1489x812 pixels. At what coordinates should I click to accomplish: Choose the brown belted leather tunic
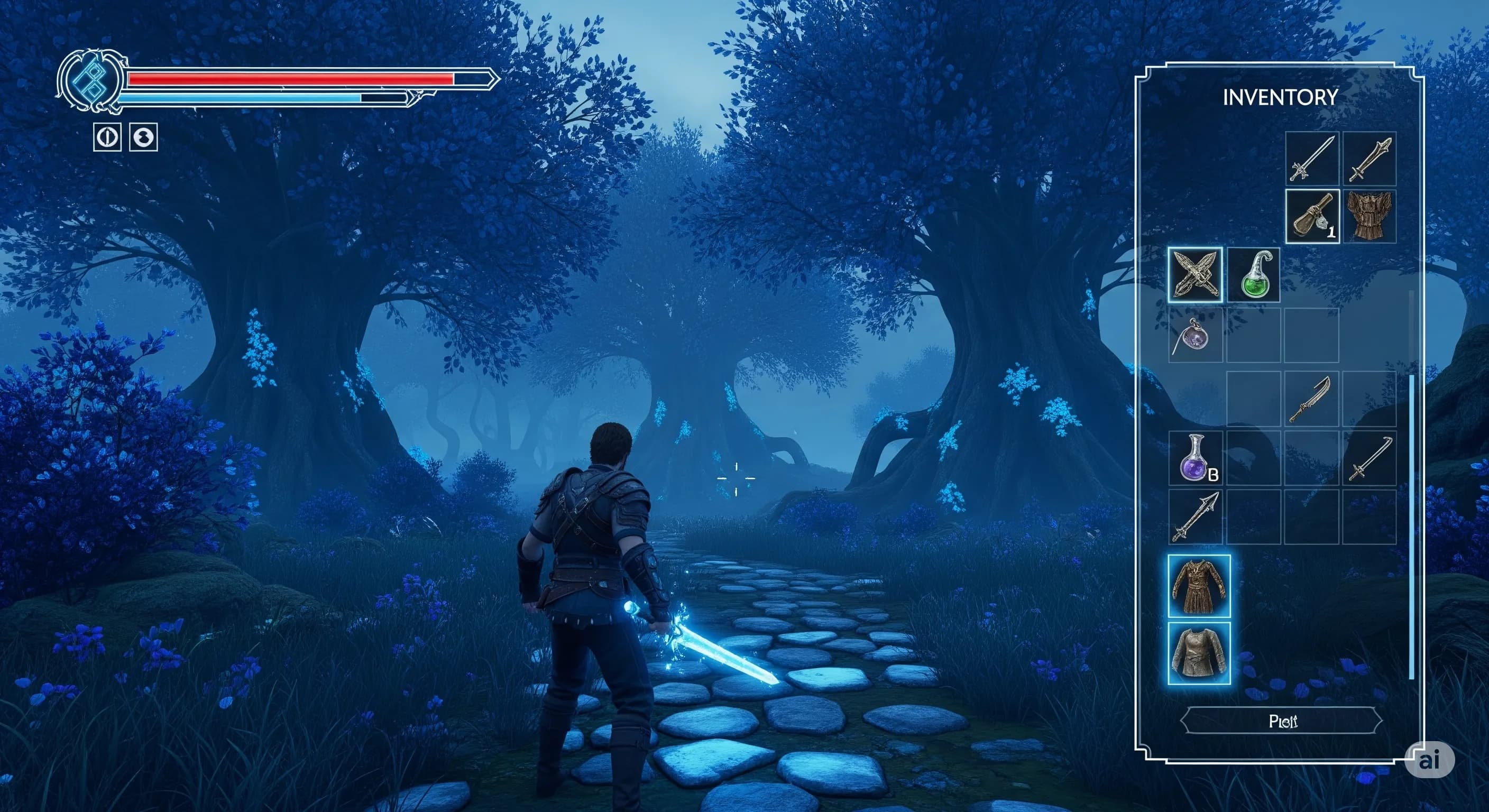1199,586
